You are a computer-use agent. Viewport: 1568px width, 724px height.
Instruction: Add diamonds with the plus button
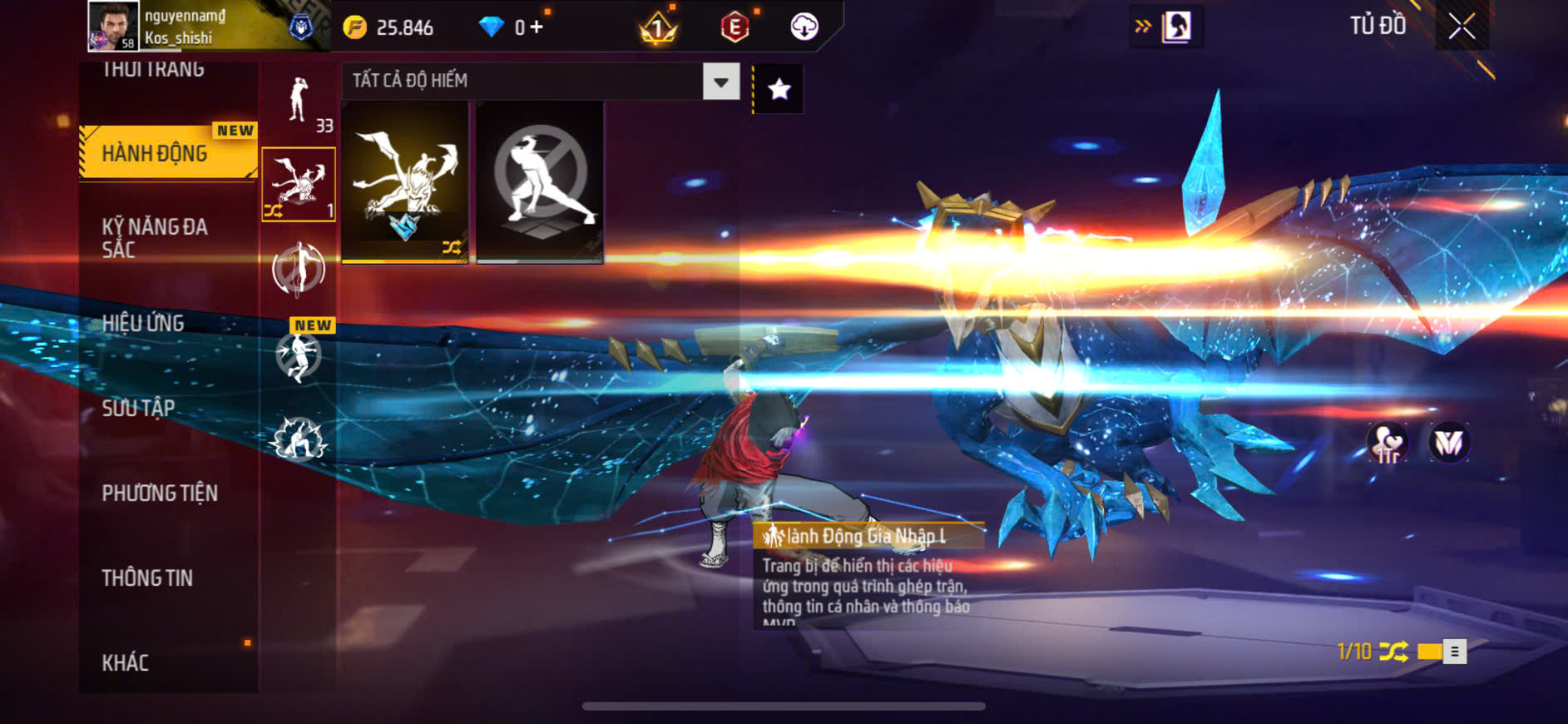click(x=537, y=27)
